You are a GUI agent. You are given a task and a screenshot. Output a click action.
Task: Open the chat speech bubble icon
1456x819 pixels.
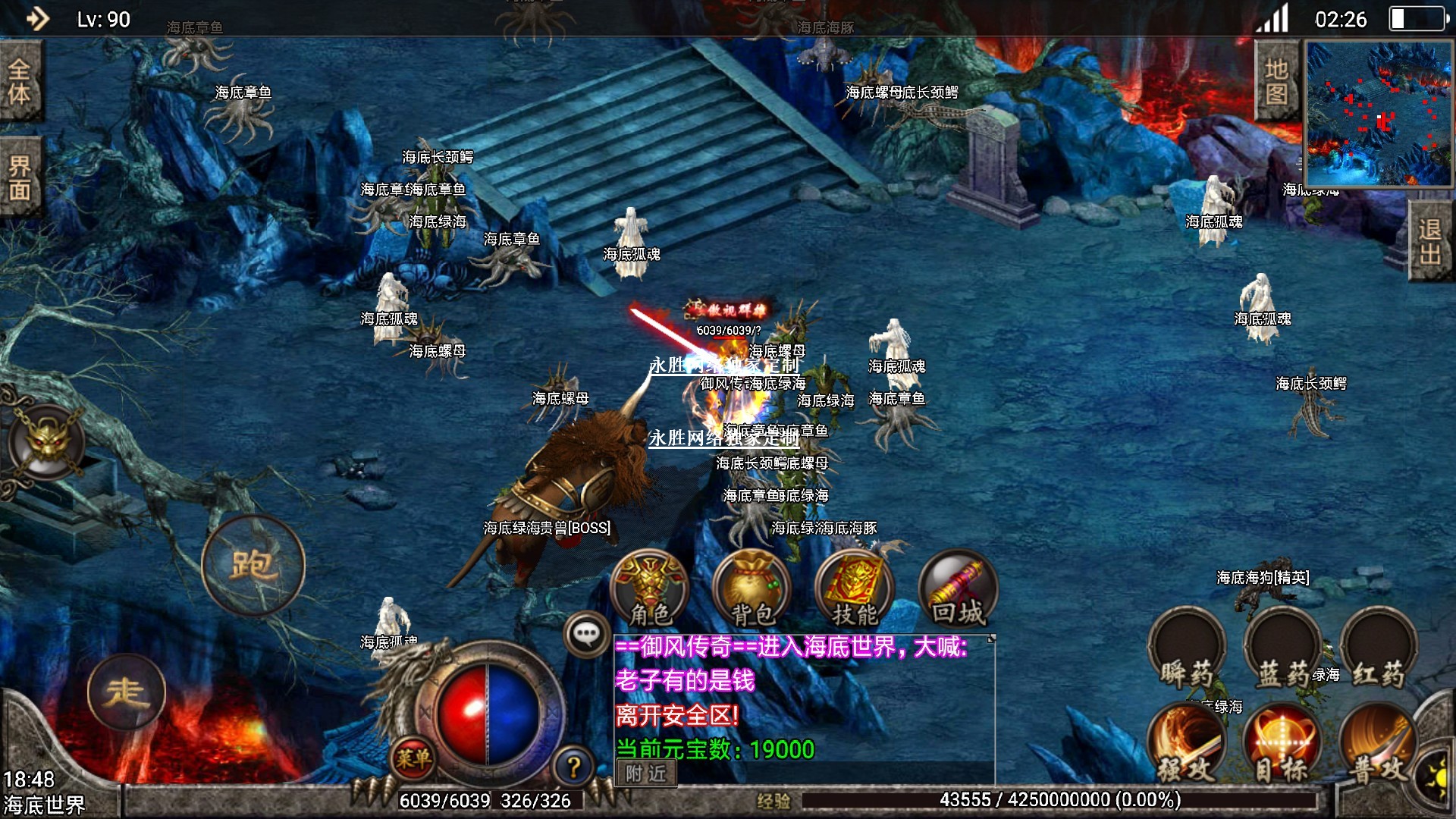587,634
